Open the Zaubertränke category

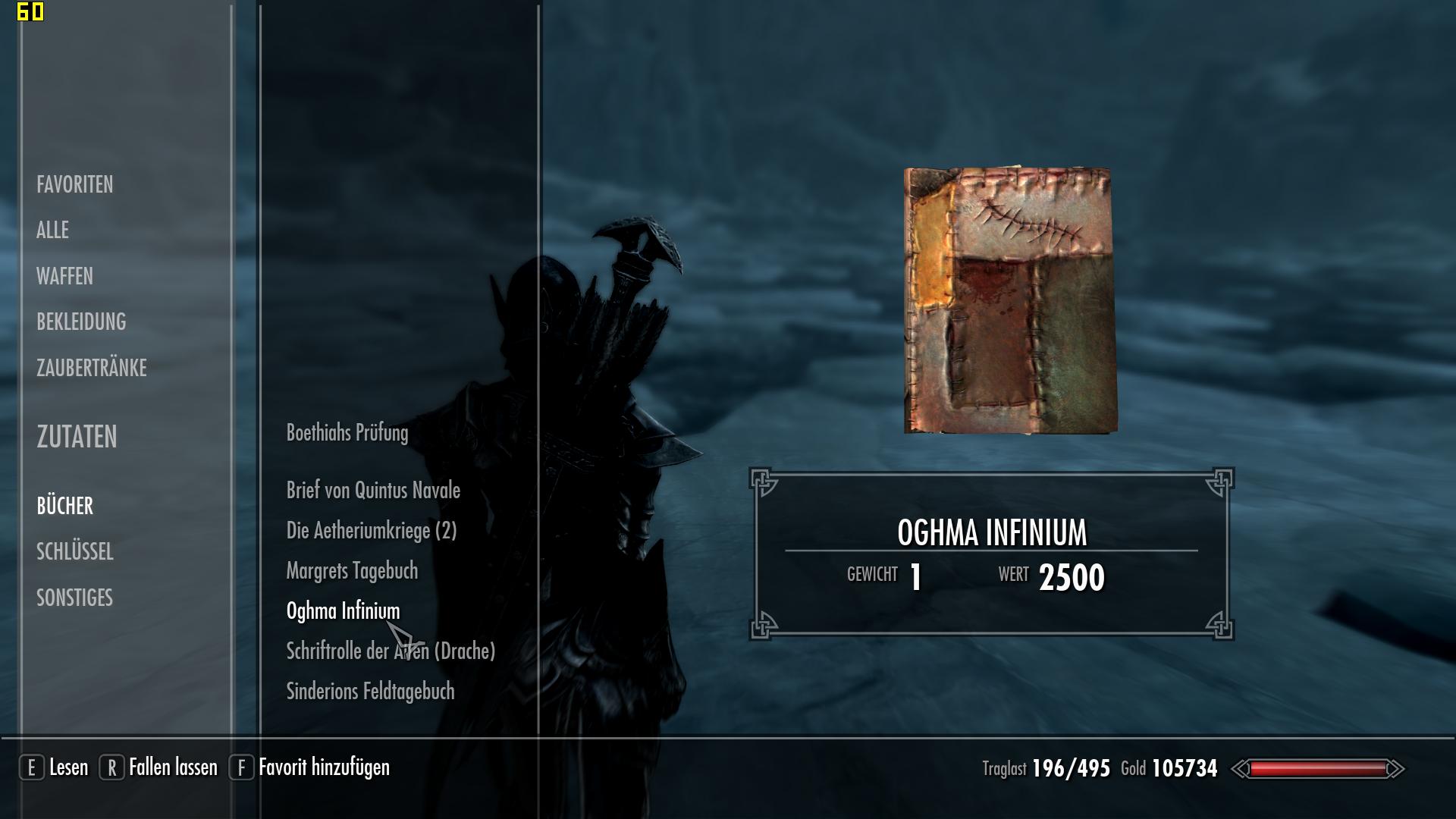click(91, 368)
